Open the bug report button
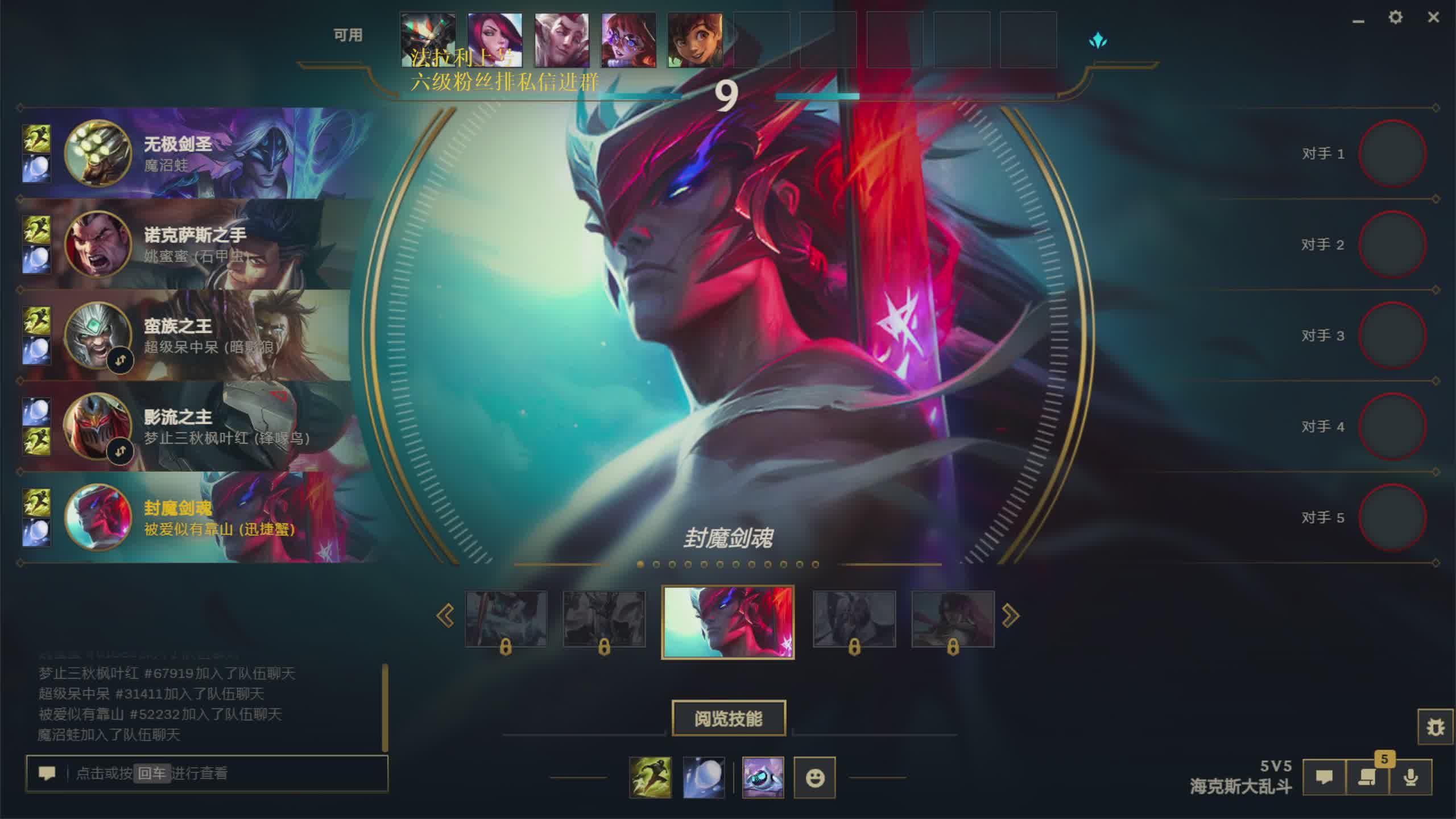 pyautogui.click(x=1436, y=727)
